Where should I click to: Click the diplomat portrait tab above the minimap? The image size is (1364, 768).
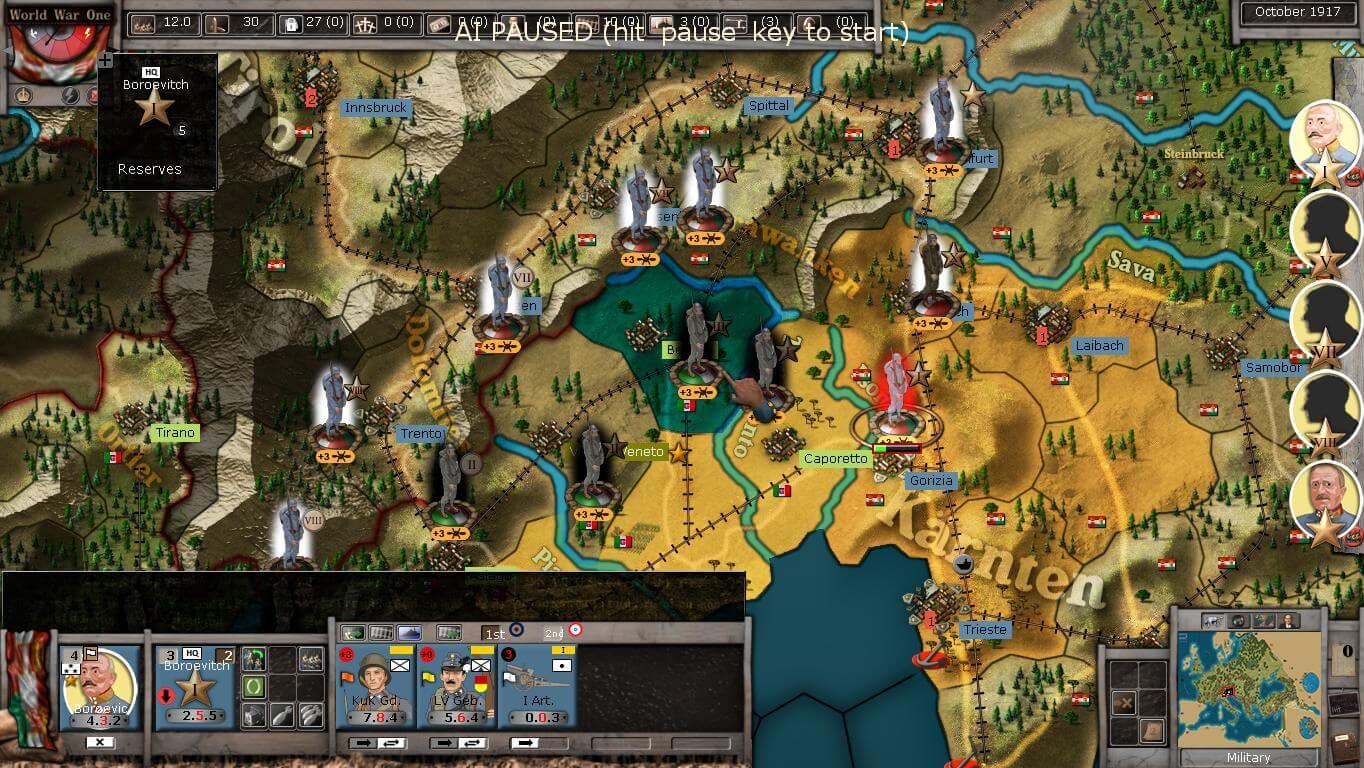click(1288, 621)
